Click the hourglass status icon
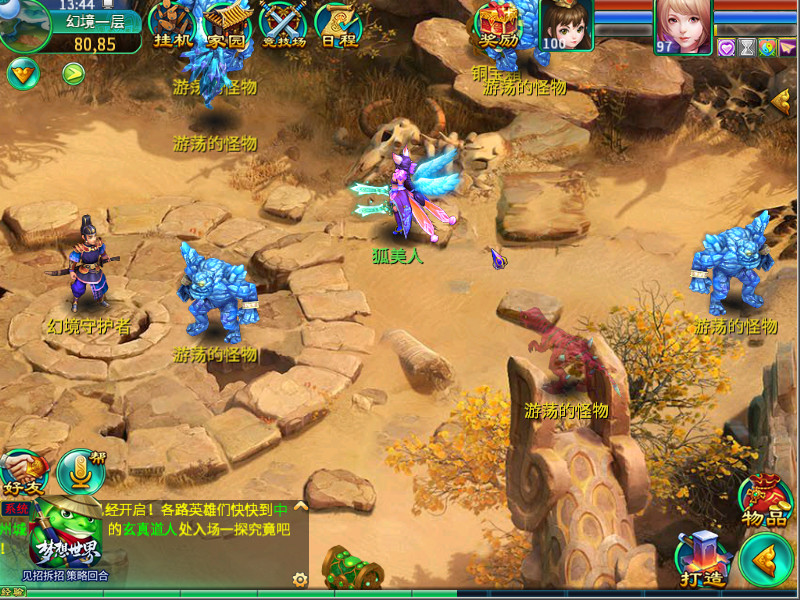Viewport: 800px width, 600px height. (x=746, y=47)
